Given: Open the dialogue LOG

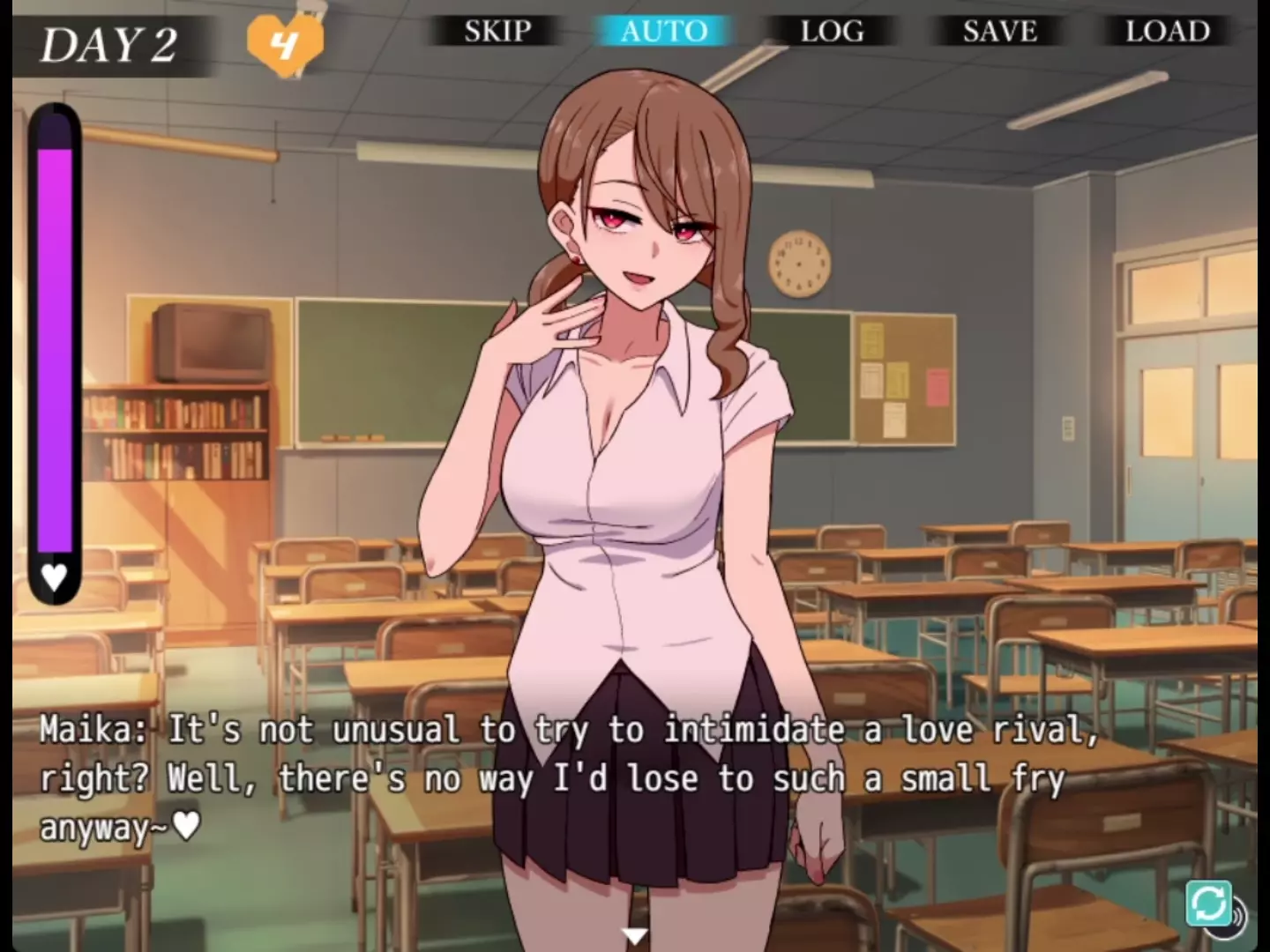Looking at the screenshot, I should tap(832, 32).
